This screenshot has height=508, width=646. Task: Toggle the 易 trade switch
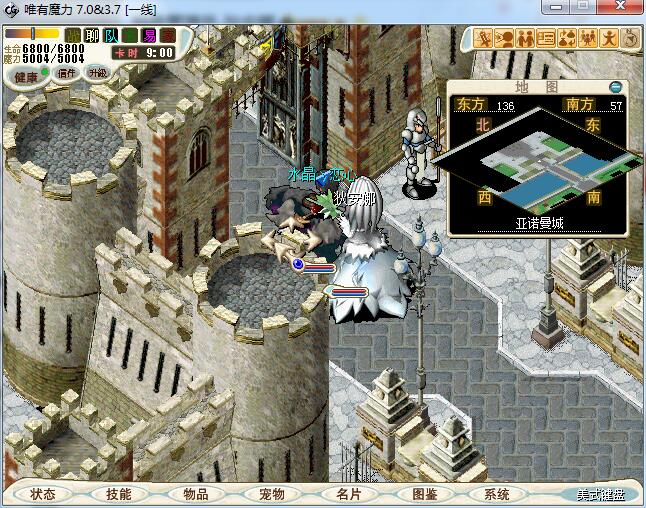tap(148, 35)
